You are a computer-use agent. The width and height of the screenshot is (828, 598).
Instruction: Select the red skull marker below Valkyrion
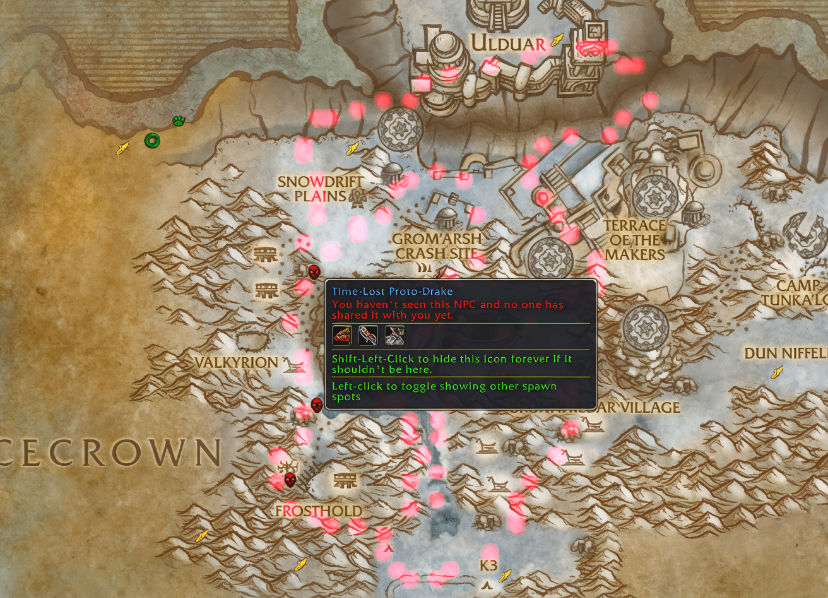(317, 404)
